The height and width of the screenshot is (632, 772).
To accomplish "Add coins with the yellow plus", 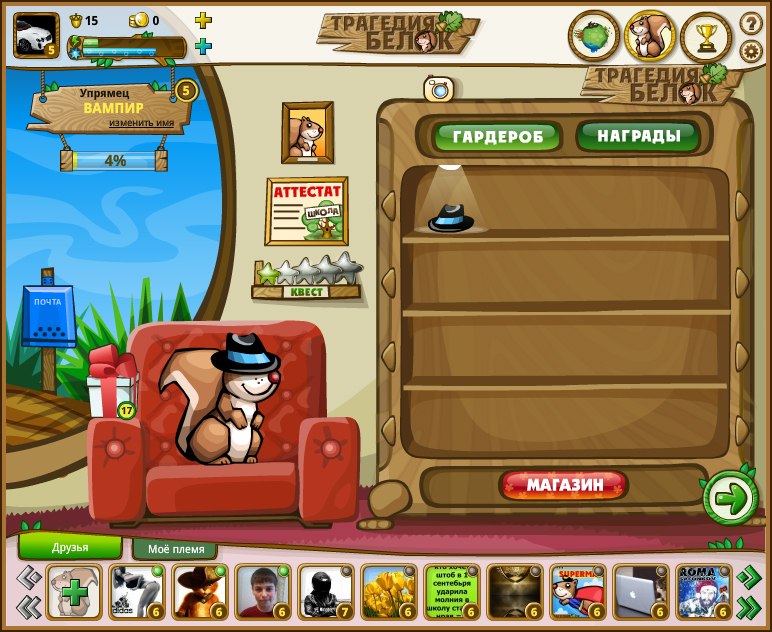I will 203,20.
